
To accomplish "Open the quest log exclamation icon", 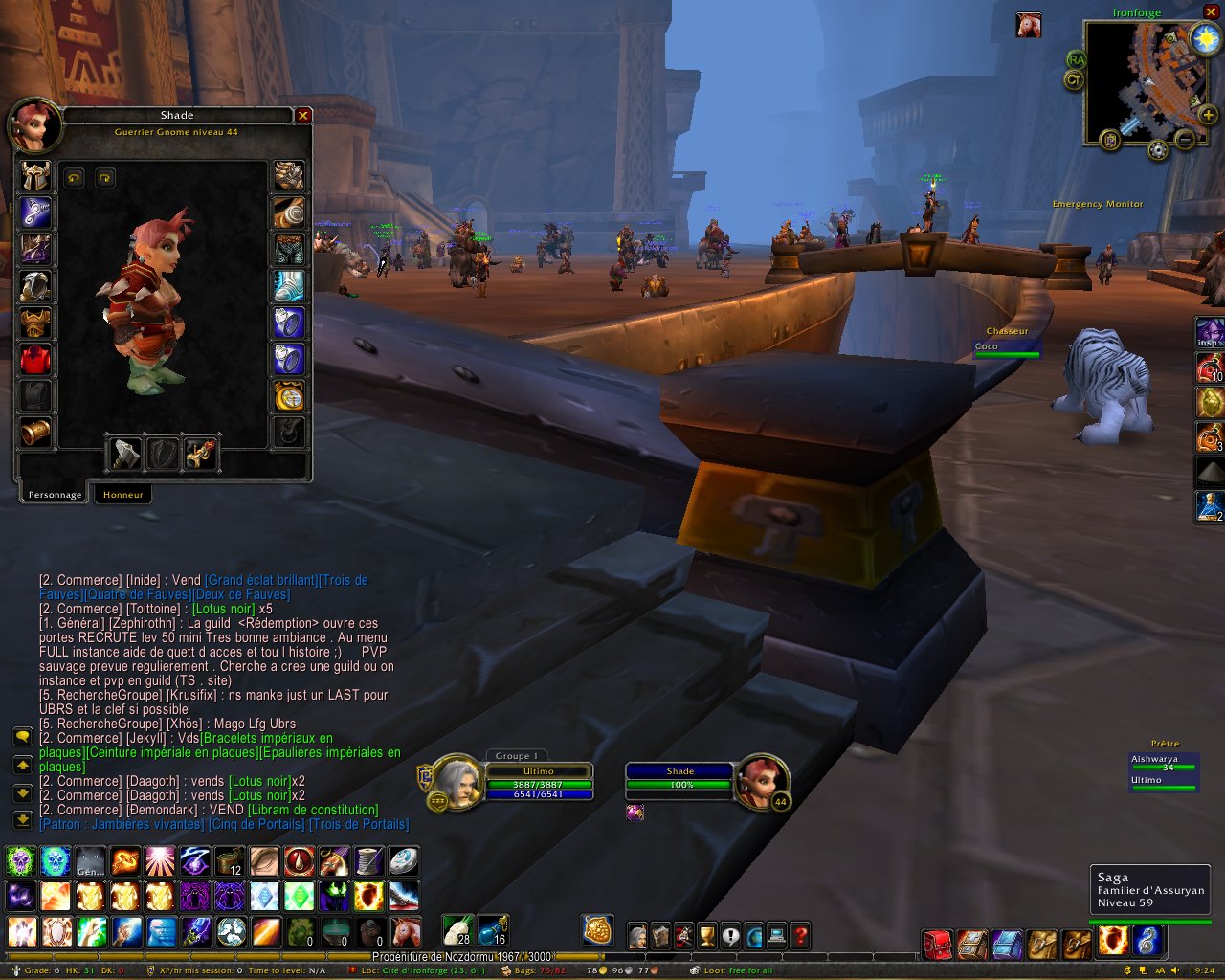I will pyautogui.click(x=730, y=935).
